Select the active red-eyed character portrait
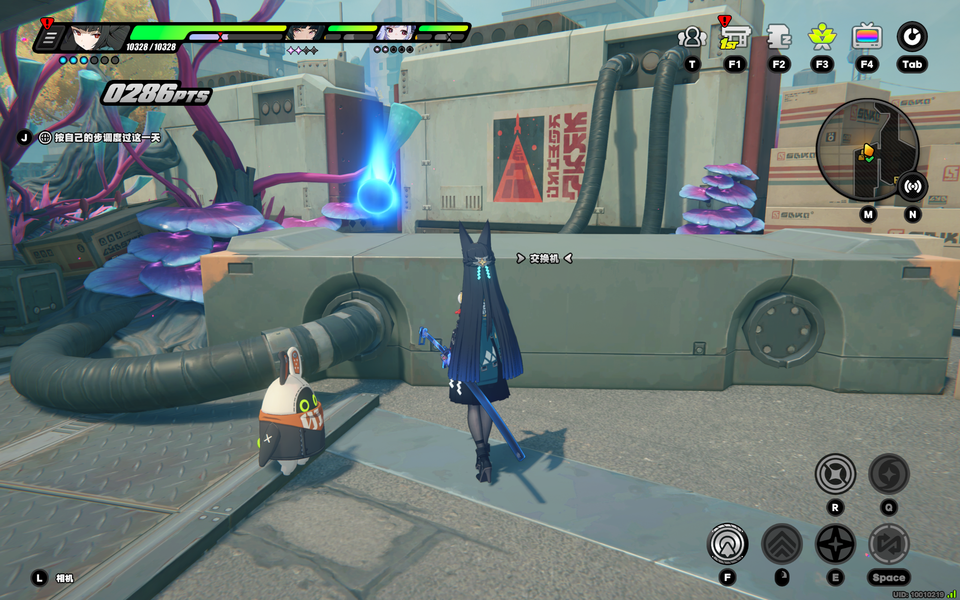Image resolution: width=960 pixels, height=600 pixels. pos(92,37)
